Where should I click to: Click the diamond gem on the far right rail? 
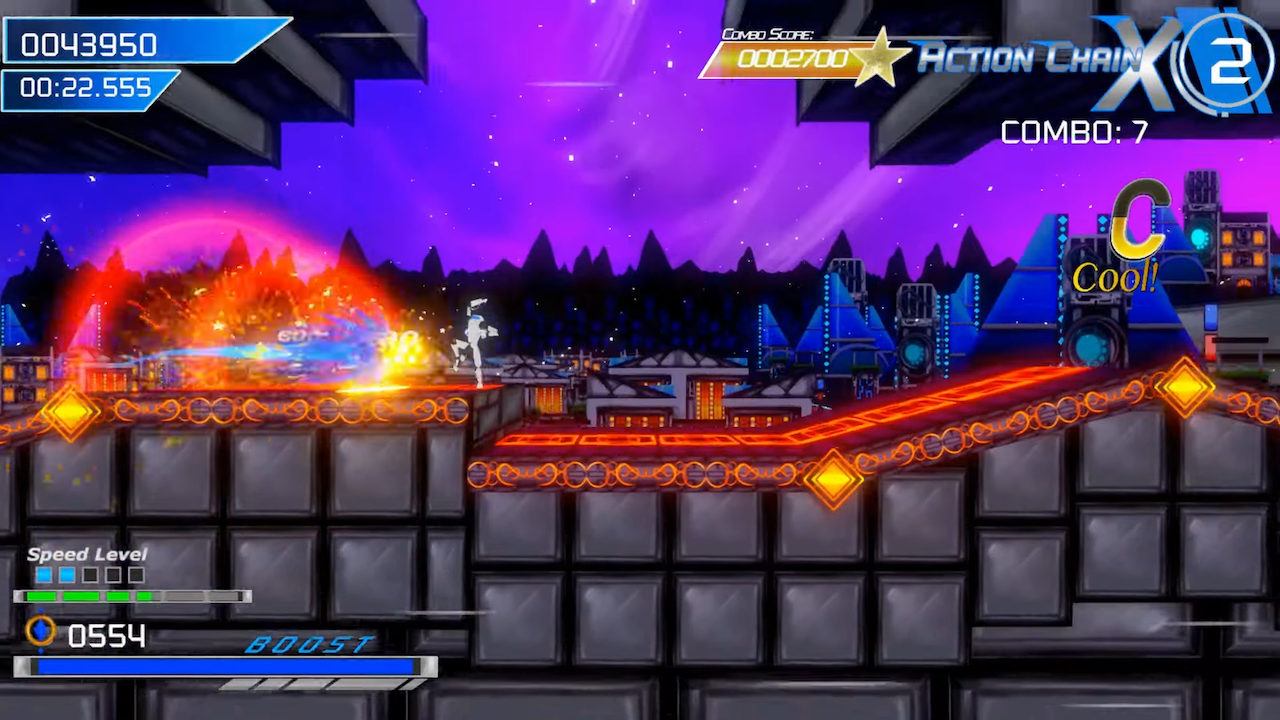coord(1186,386)
